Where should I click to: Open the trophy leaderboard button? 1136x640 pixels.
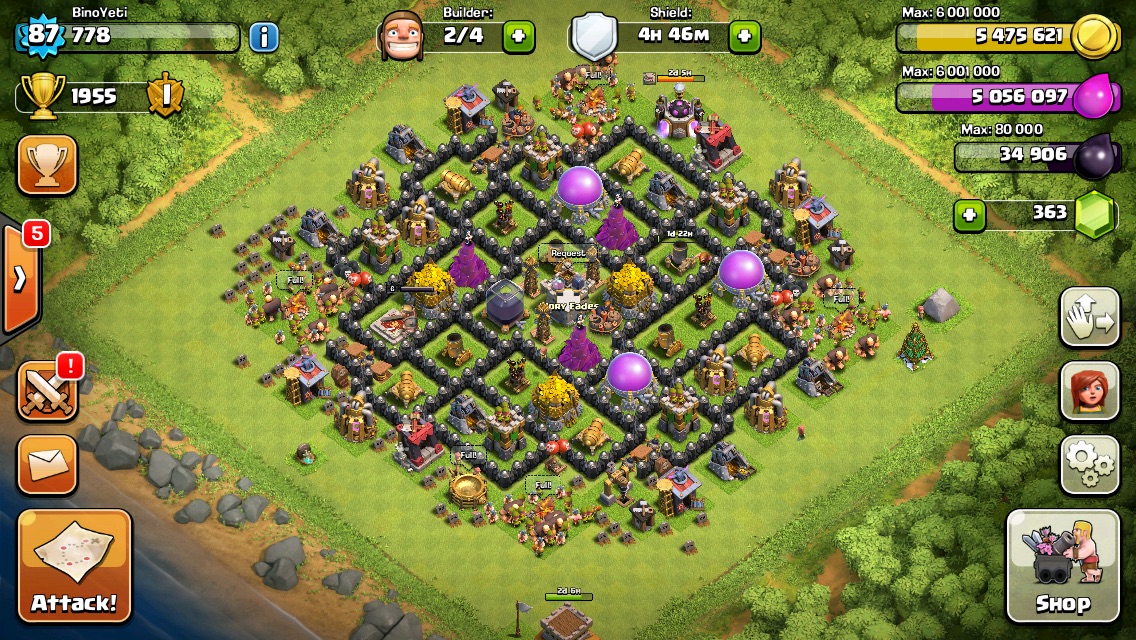[x=47, y=166]
